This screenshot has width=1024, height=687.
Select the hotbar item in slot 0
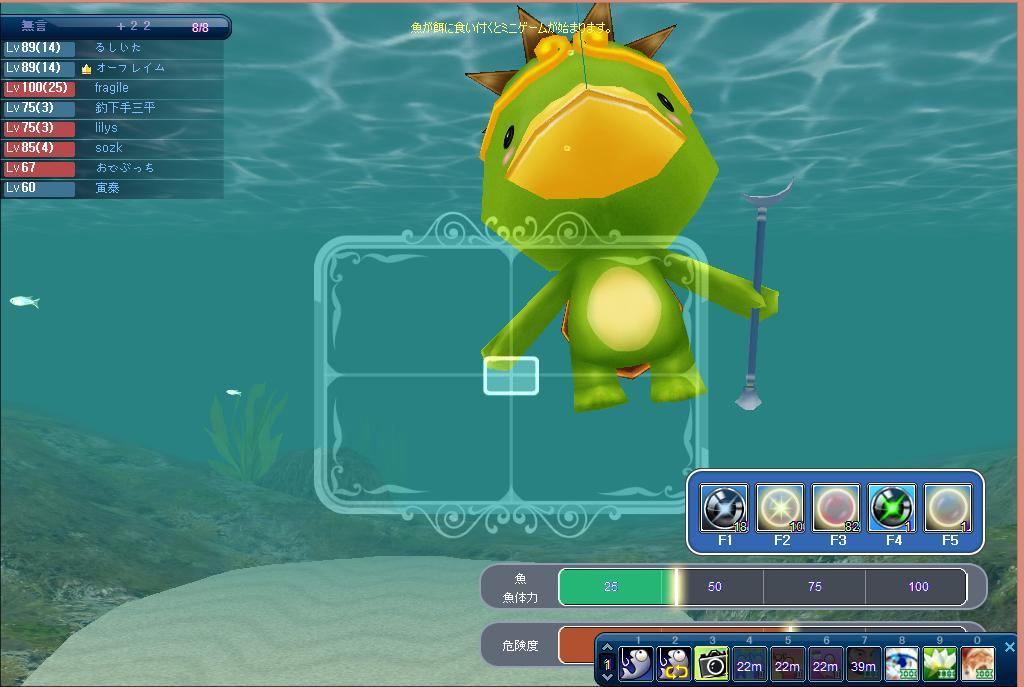click(977, 663)
